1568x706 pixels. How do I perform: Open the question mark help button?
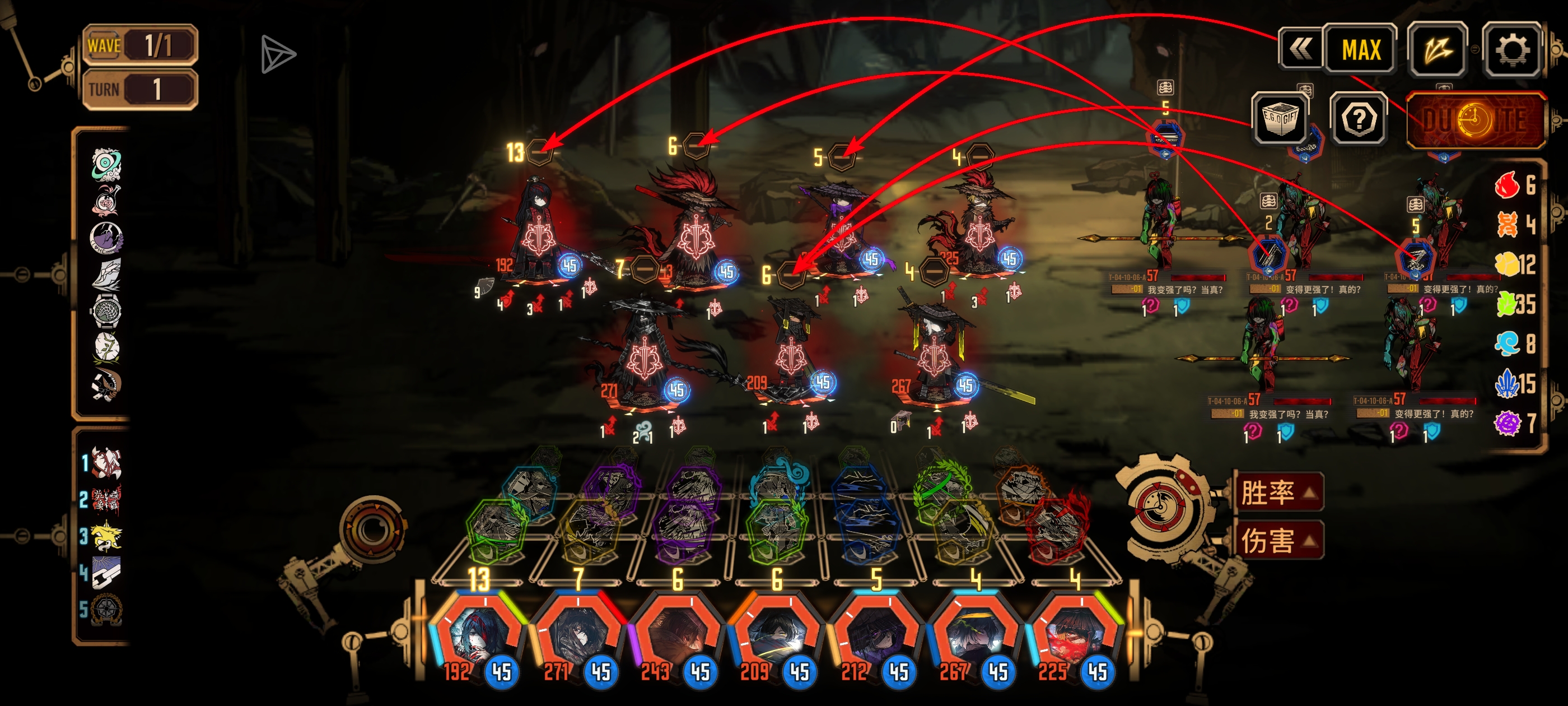(1359, 119)
